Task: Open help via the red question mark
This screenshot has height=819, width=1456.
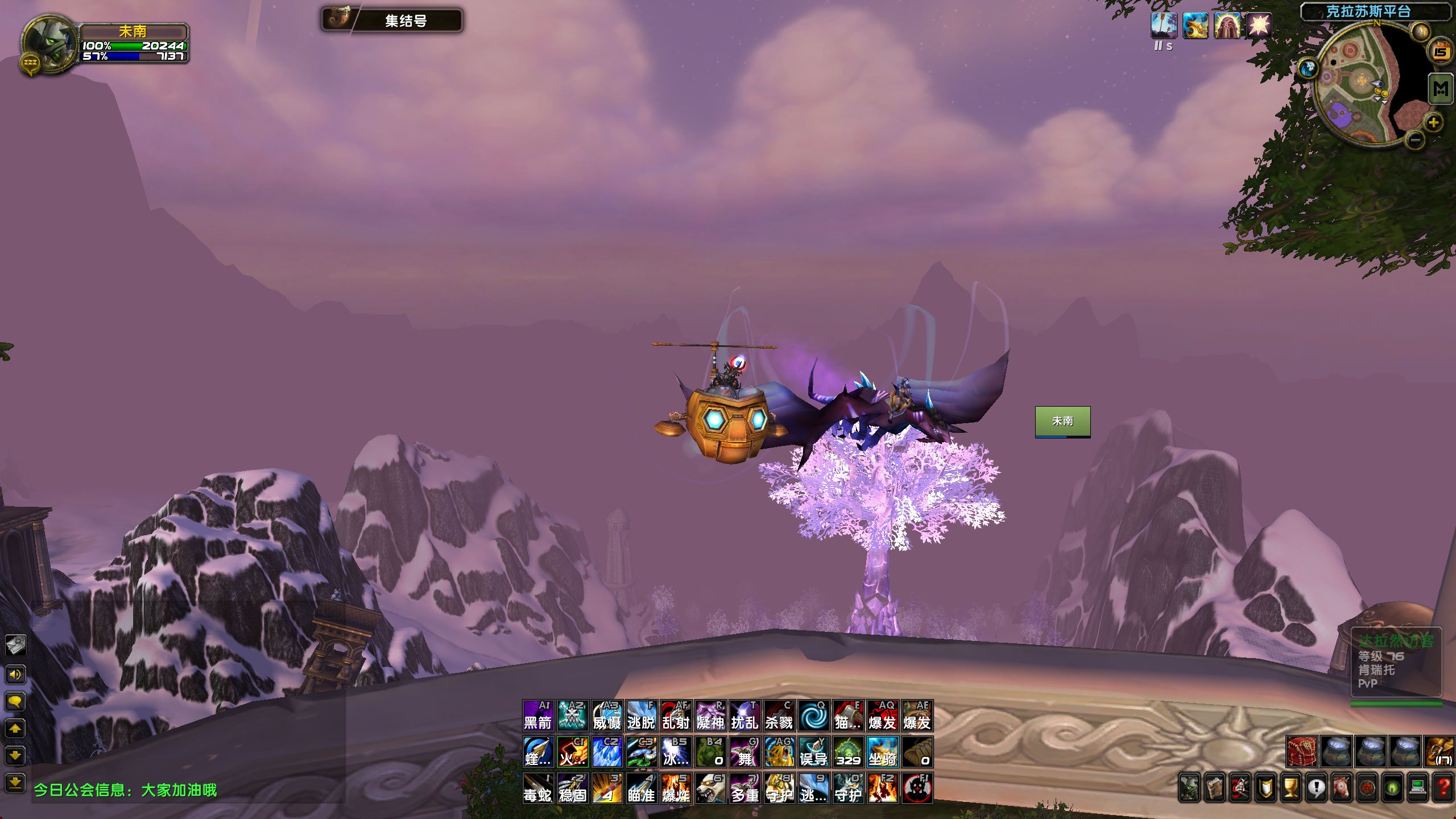Action: (x=1443, y=788)
